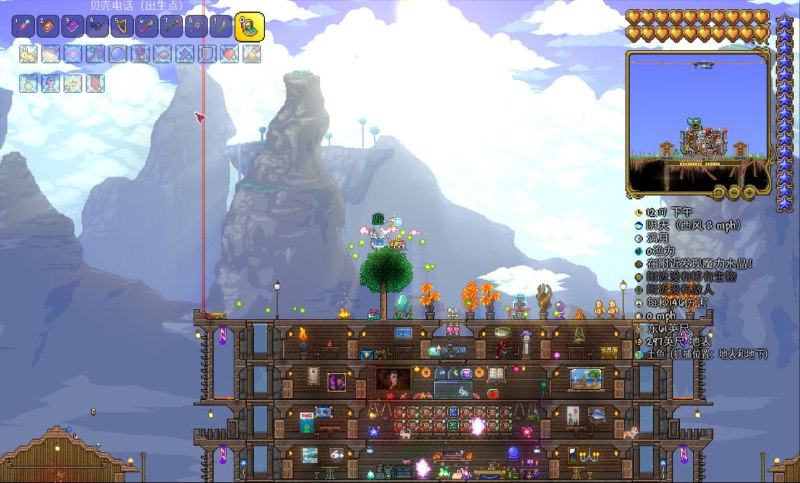This screenshot has height=483, width=800.
Task: Select the Shellphone in the hotbar
Action: pyautogui.click(x=250, y=25)
